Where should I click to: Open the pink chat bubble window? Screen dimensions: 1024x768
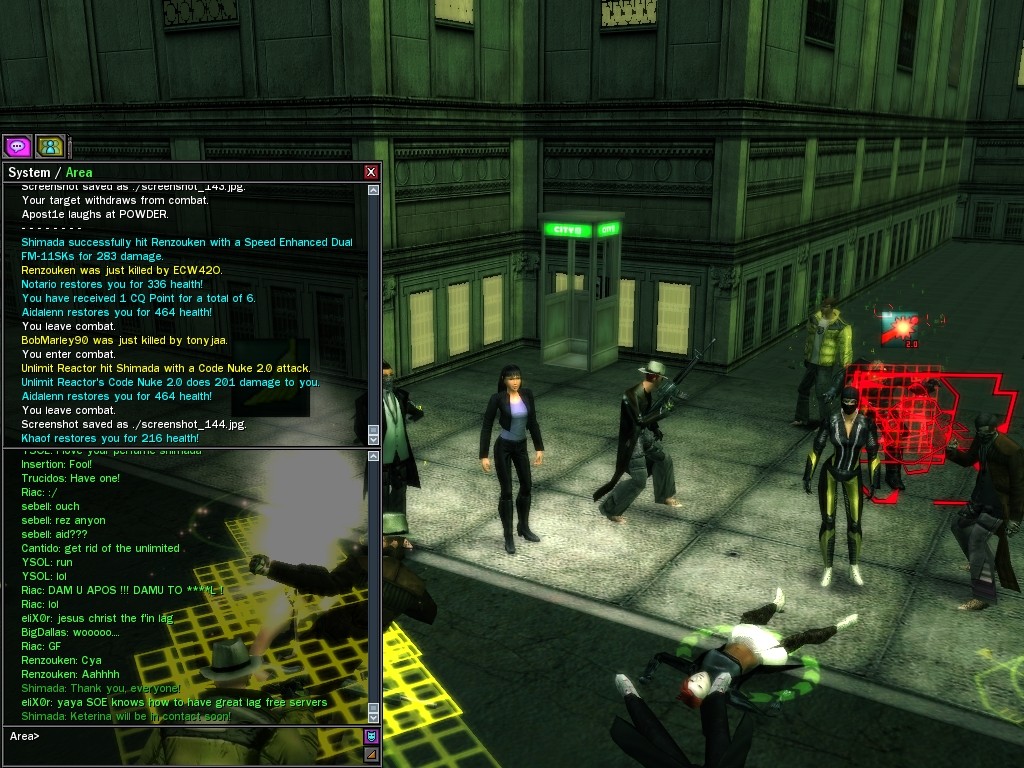(17, 147)
